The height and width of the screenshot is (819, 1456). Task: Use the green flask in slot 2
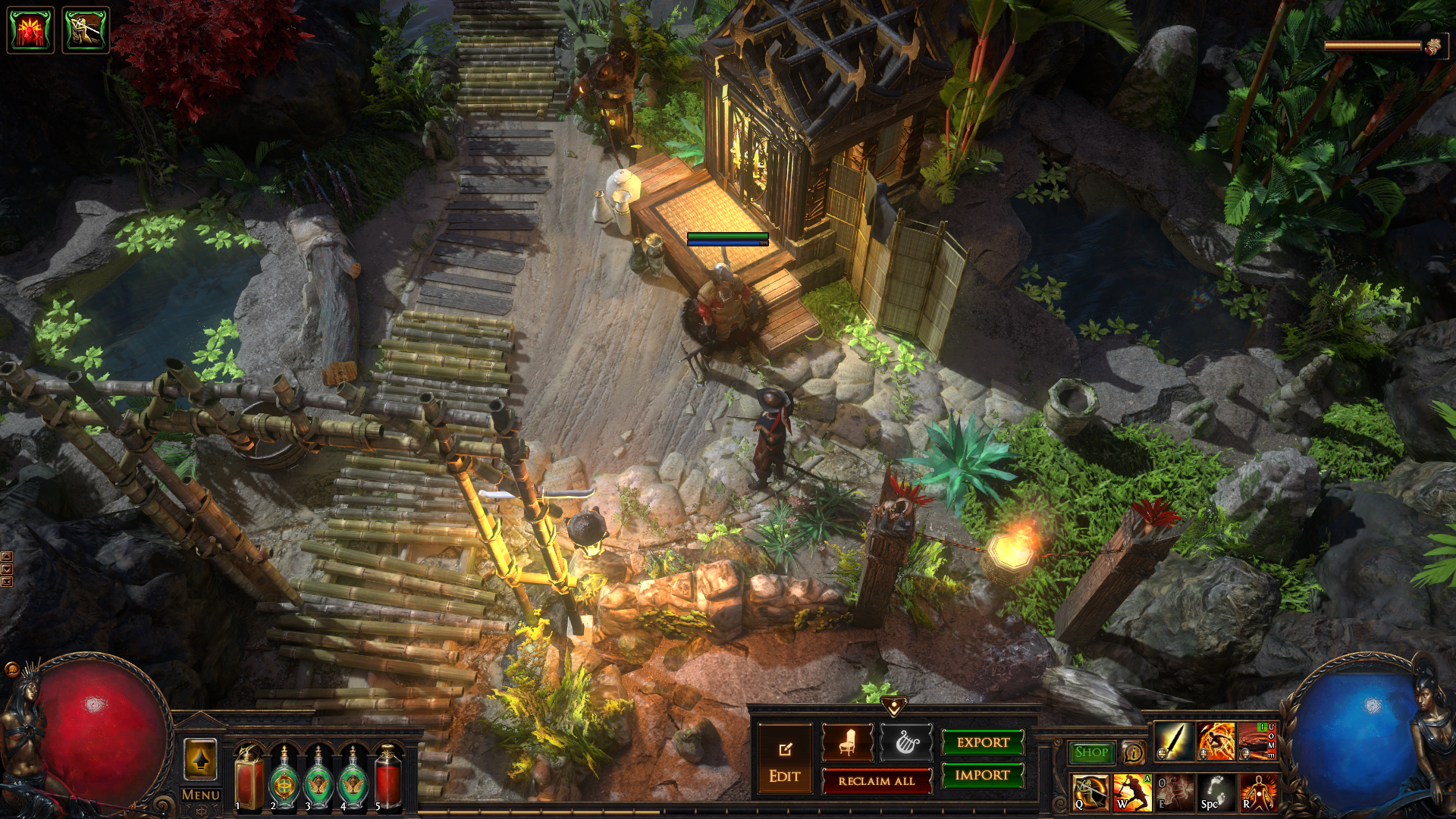[284, 776]
